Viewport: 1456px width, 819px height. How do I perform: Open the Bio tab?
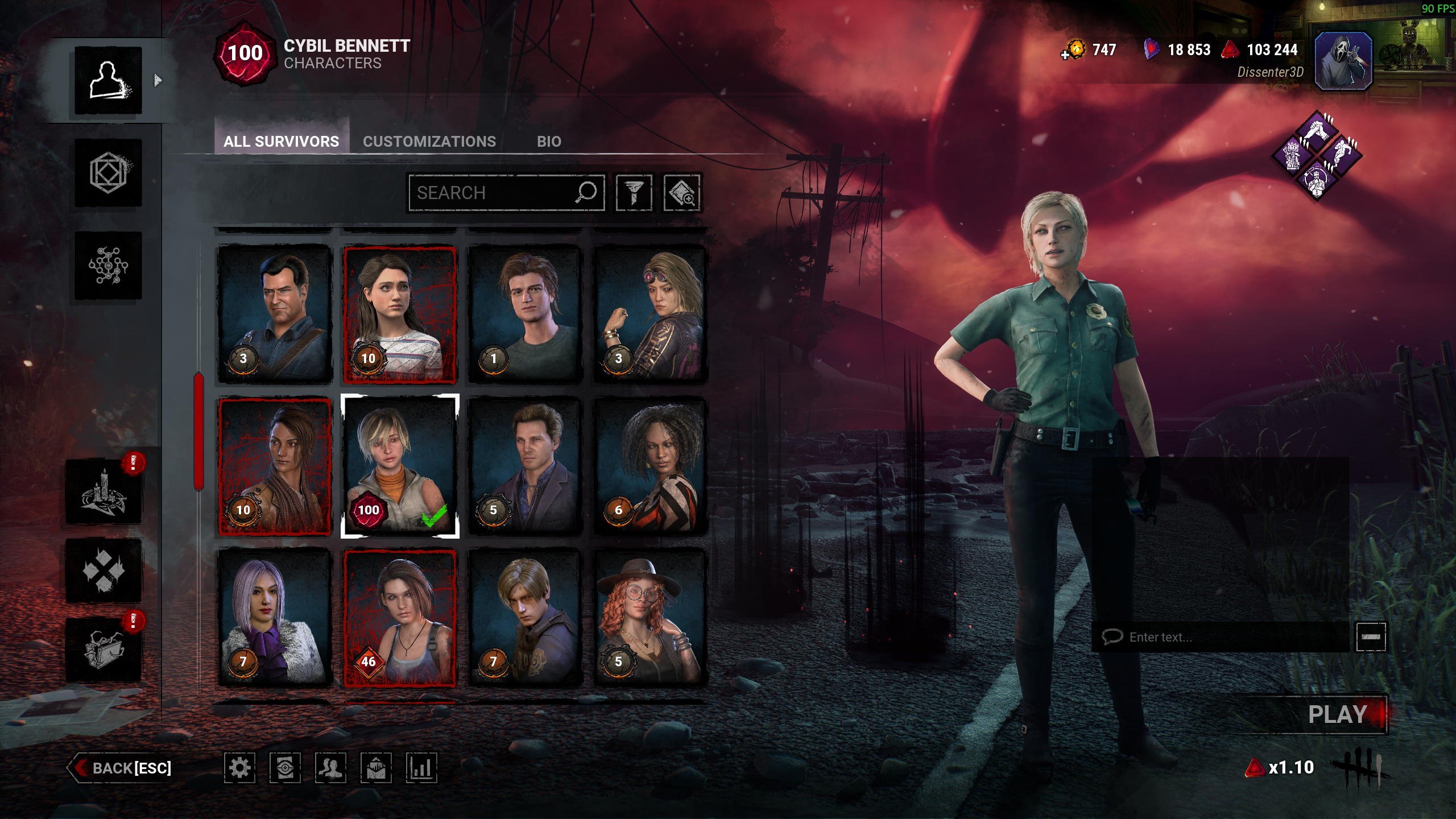tap(549, 141)
